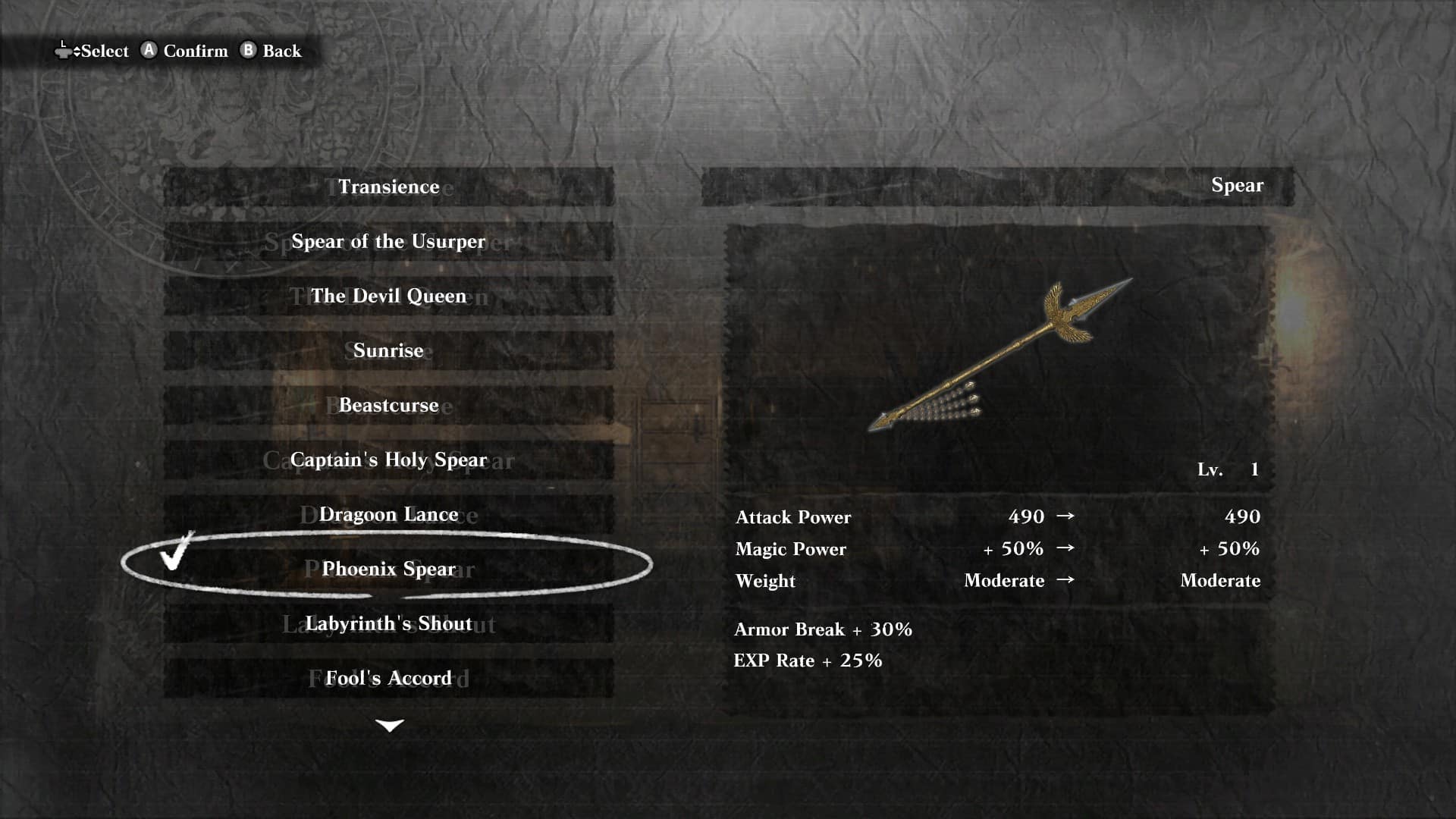Viewport: 1456px width, 819px height.
Task: Click the down arrow below the list
Action: (x=390, y=726)
